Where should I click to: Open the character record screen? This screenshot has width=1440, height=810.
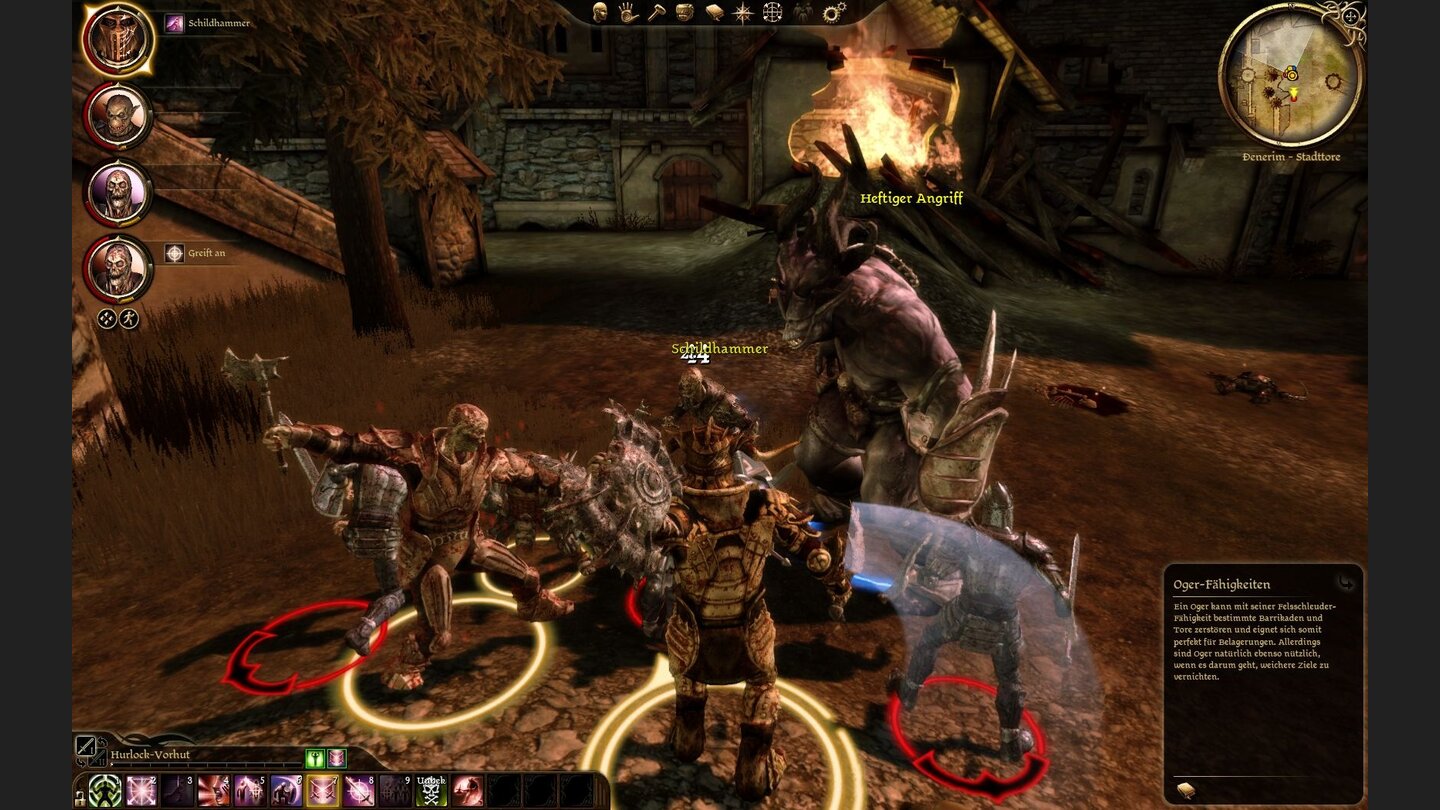pyautogui.click(x=598, y=13)
